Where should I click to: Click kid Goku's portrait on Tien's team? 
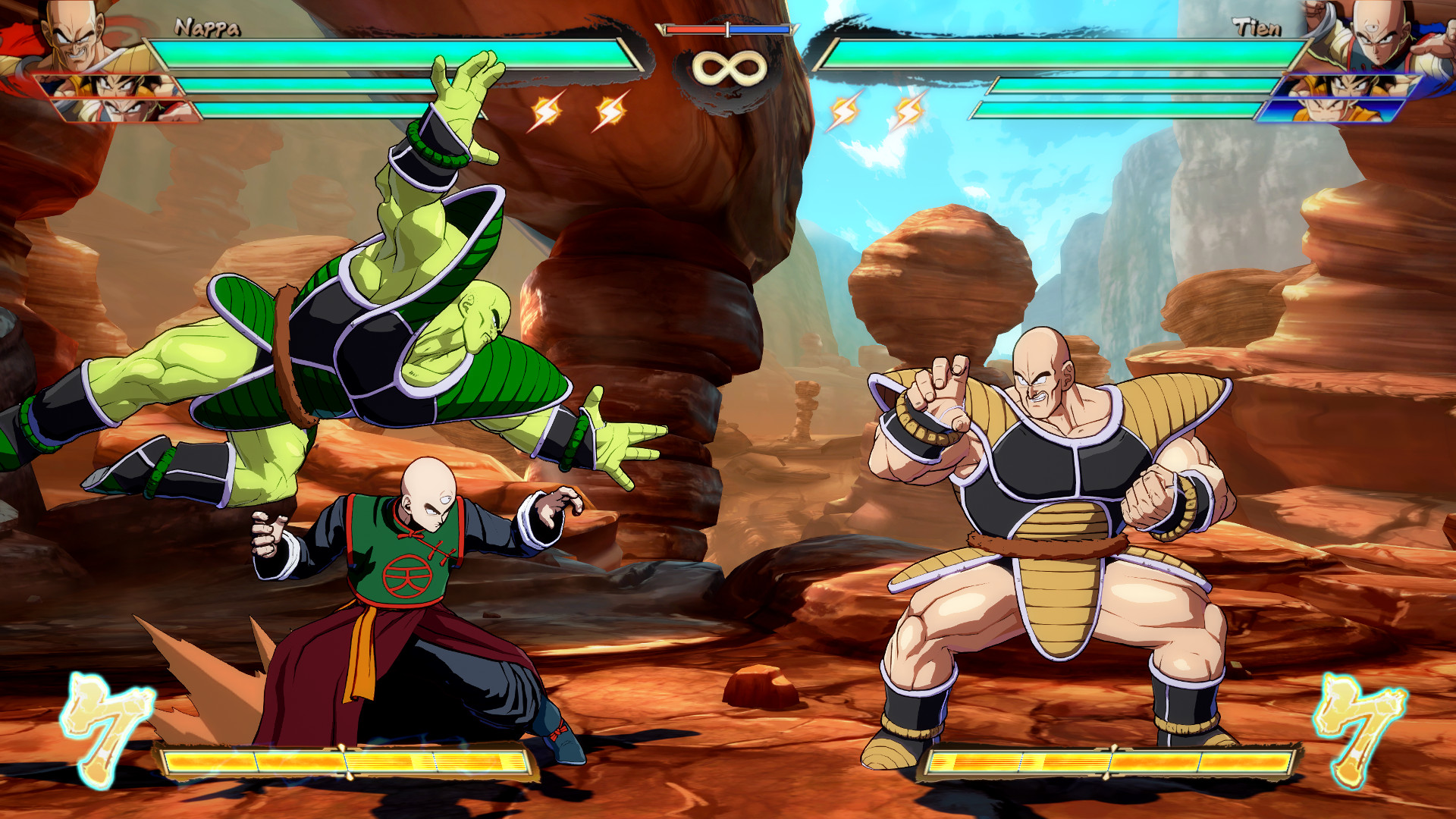[x=1357, y=110]
